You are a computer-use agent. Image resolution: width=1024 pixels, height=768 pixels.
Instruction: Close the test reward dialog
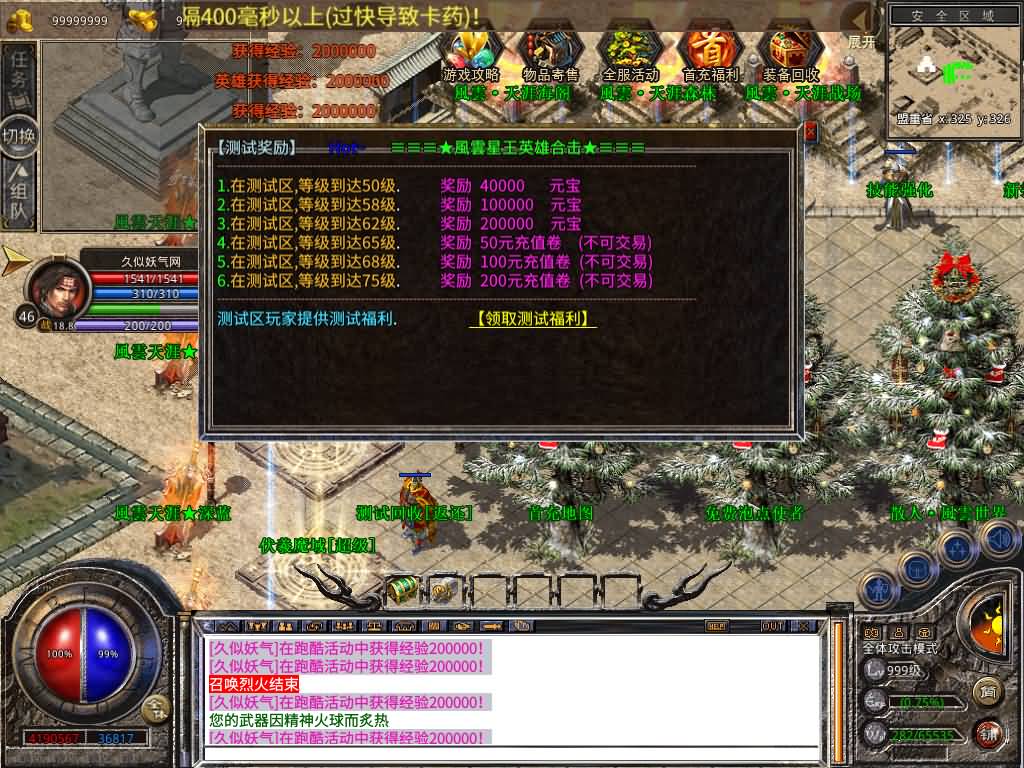(x=810, y=132)
